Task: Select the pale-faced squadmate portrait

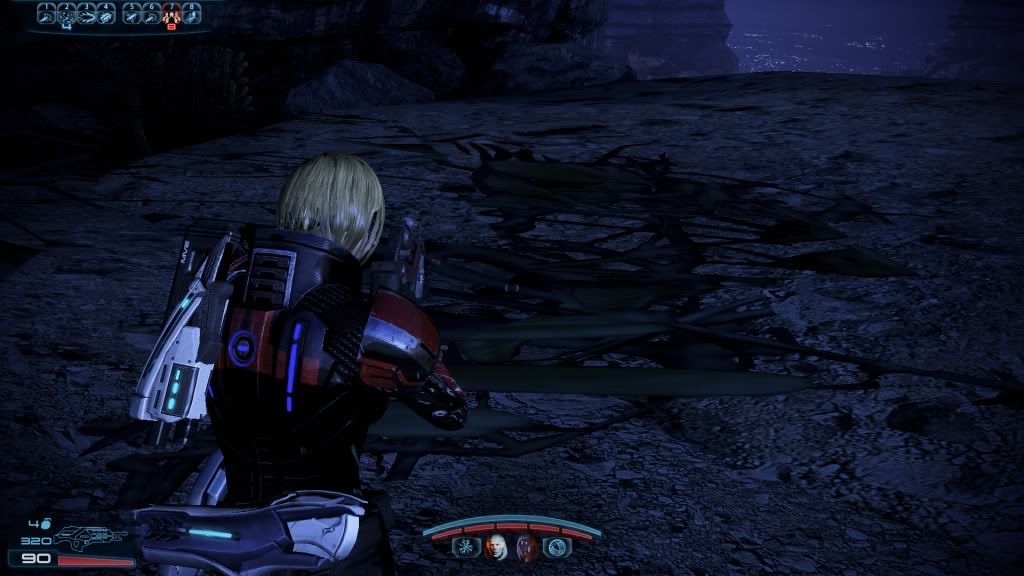Action: (x=495, y=546)
